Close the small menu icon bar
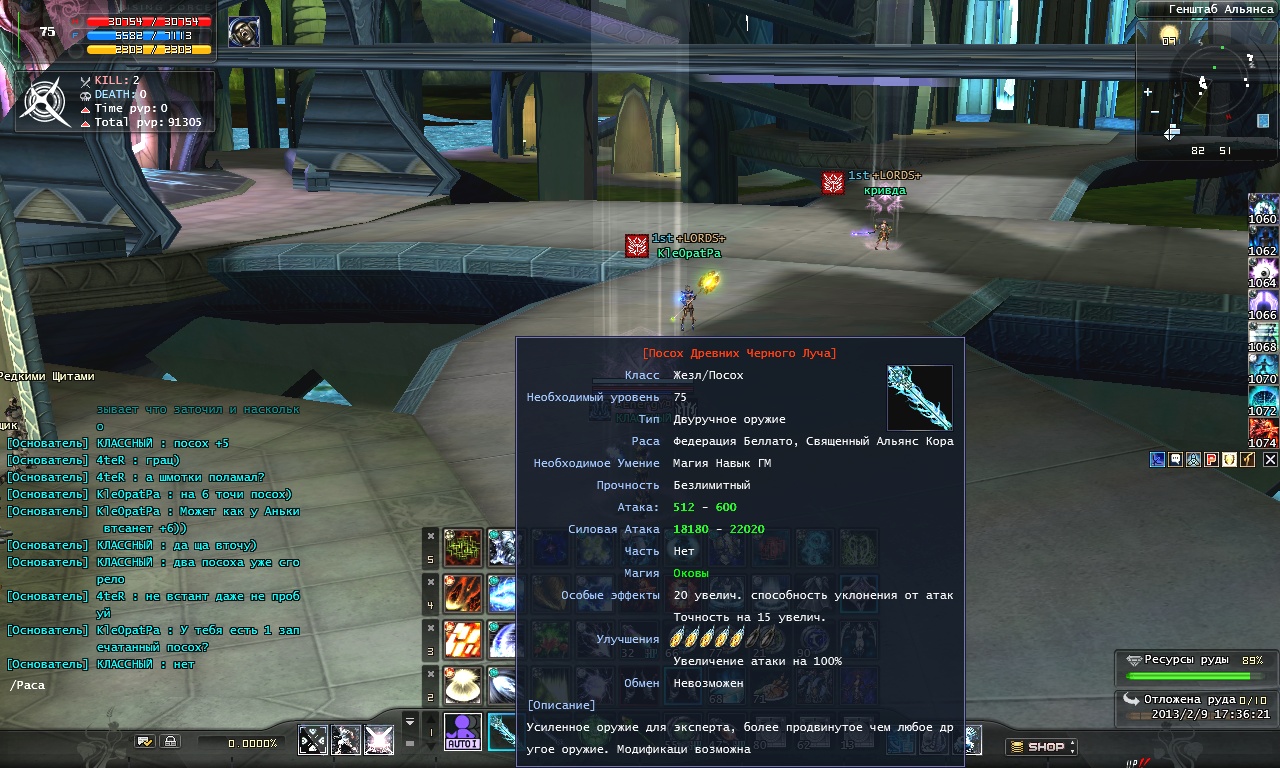 [1270, 459]
